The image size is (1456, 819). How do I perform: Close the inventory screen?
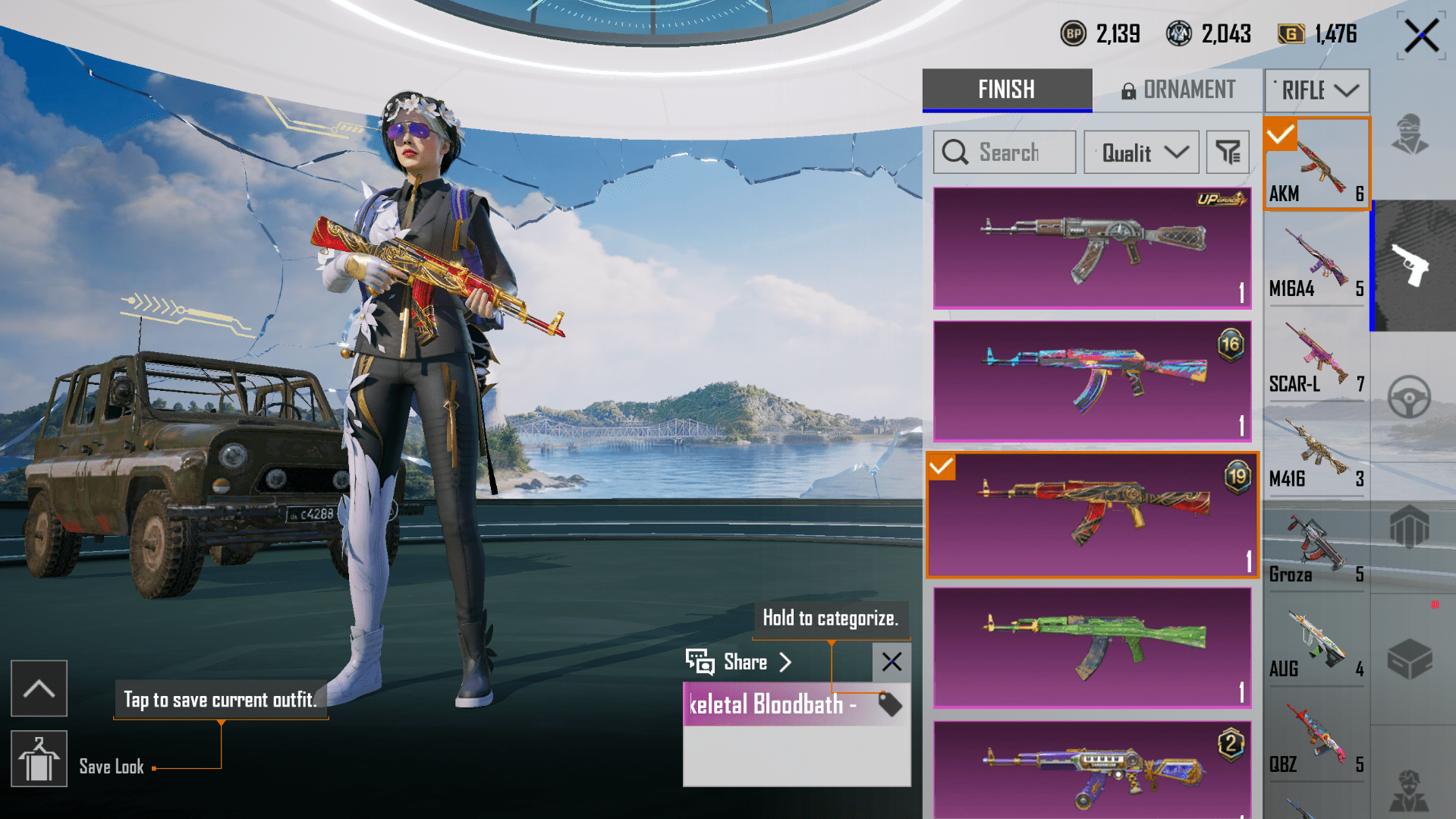(1420, 36)
